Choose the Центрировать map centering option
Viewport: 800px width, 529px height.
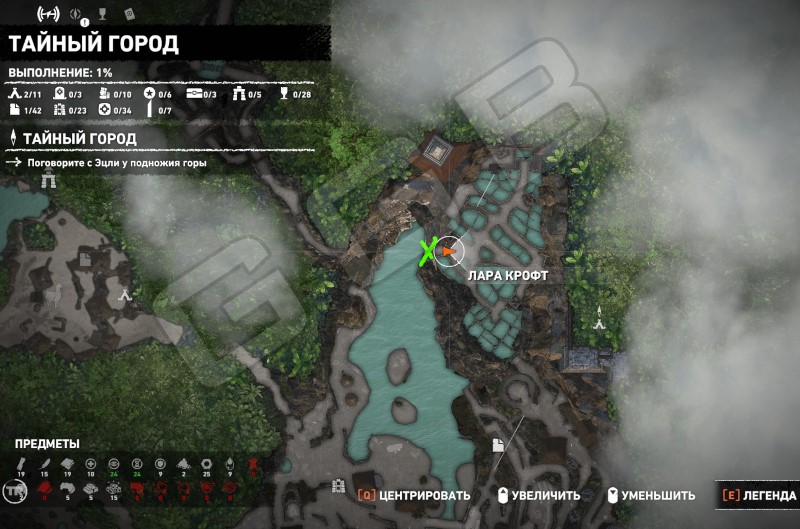pyautogui.click(x=413, y=495)
